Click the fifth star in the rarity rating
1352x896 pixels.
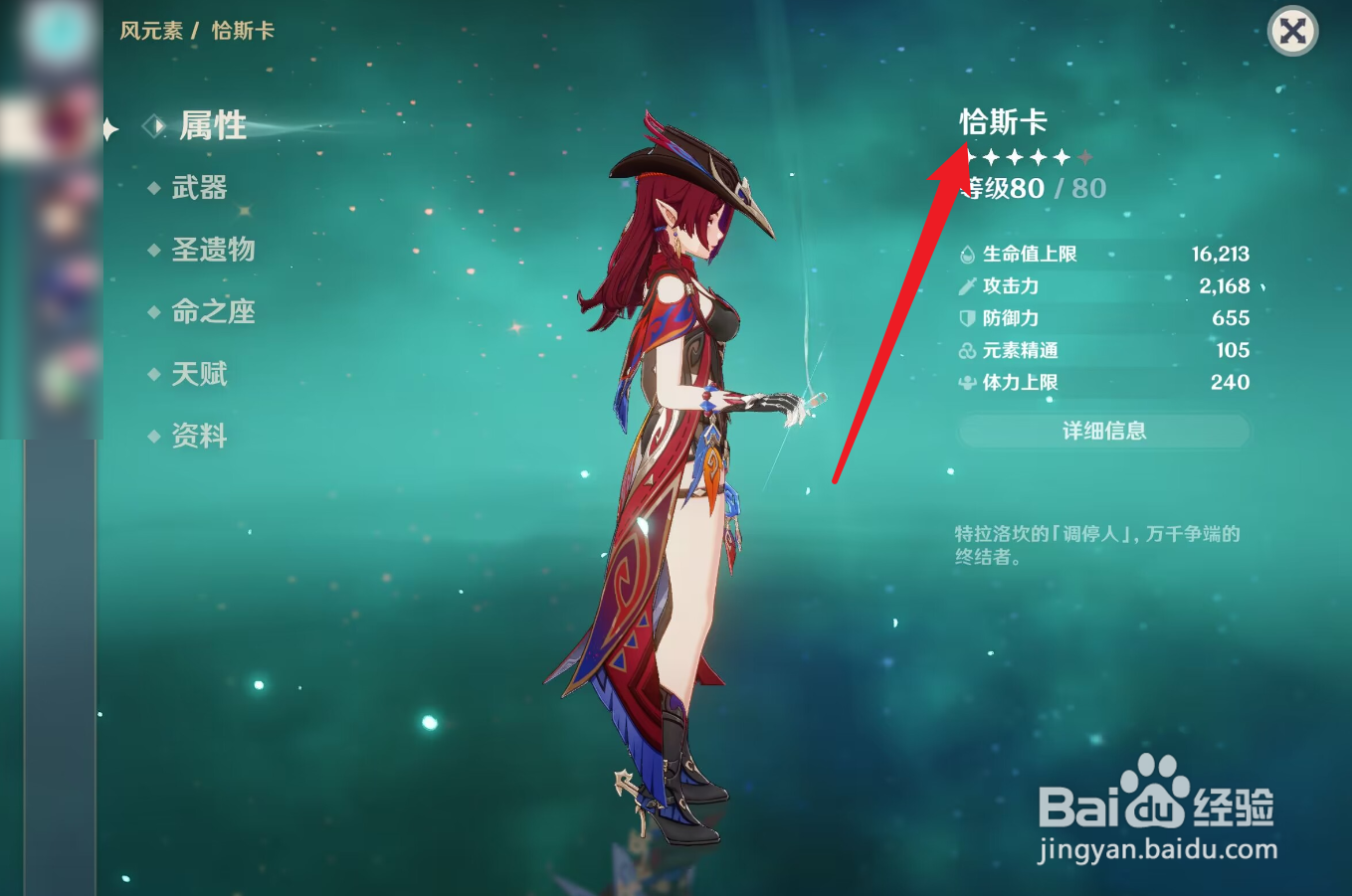click(1062, 156)
